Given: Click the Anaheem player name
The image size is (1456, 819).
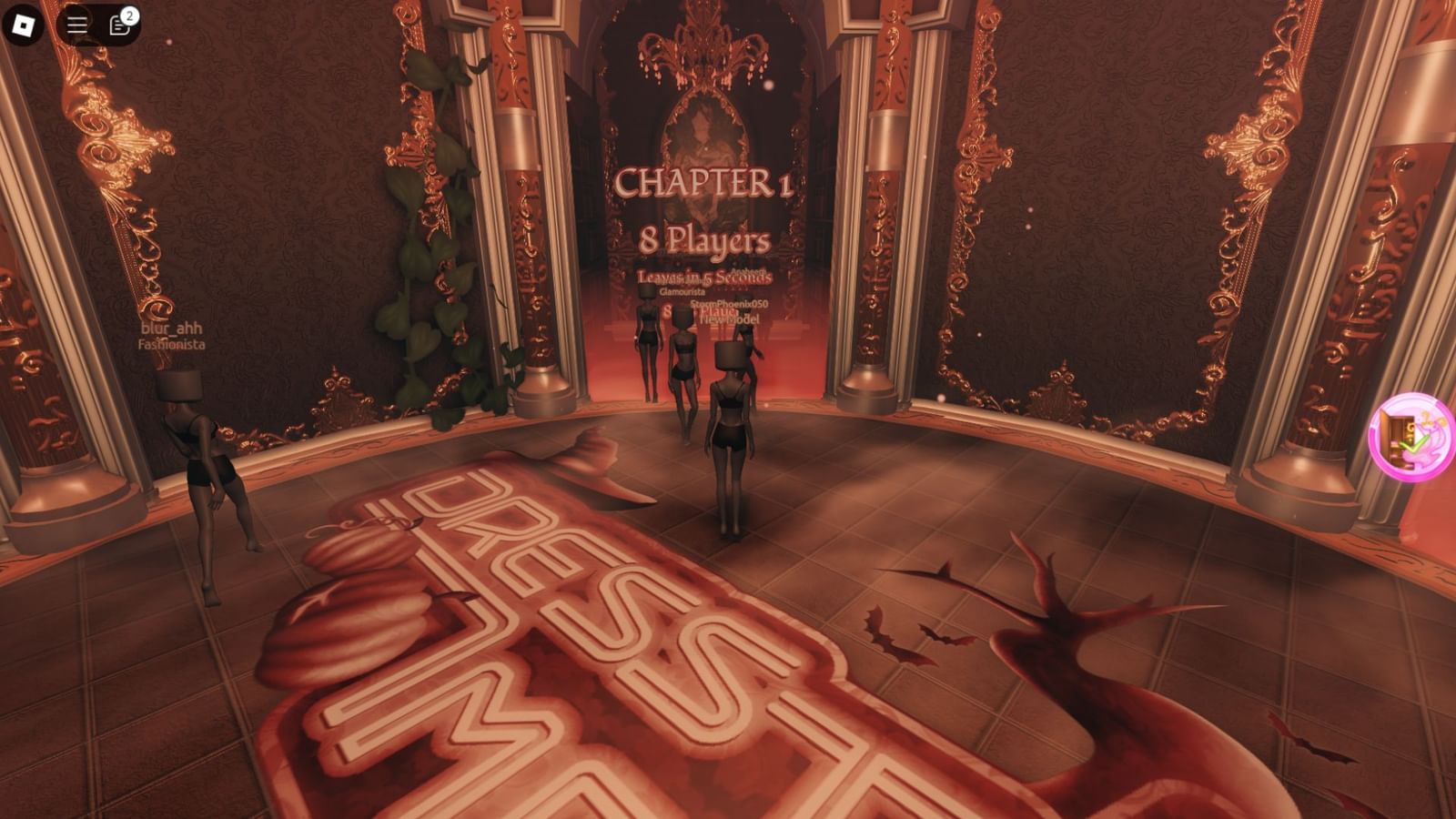Looking at the screenshot, I should pos(748,270).
